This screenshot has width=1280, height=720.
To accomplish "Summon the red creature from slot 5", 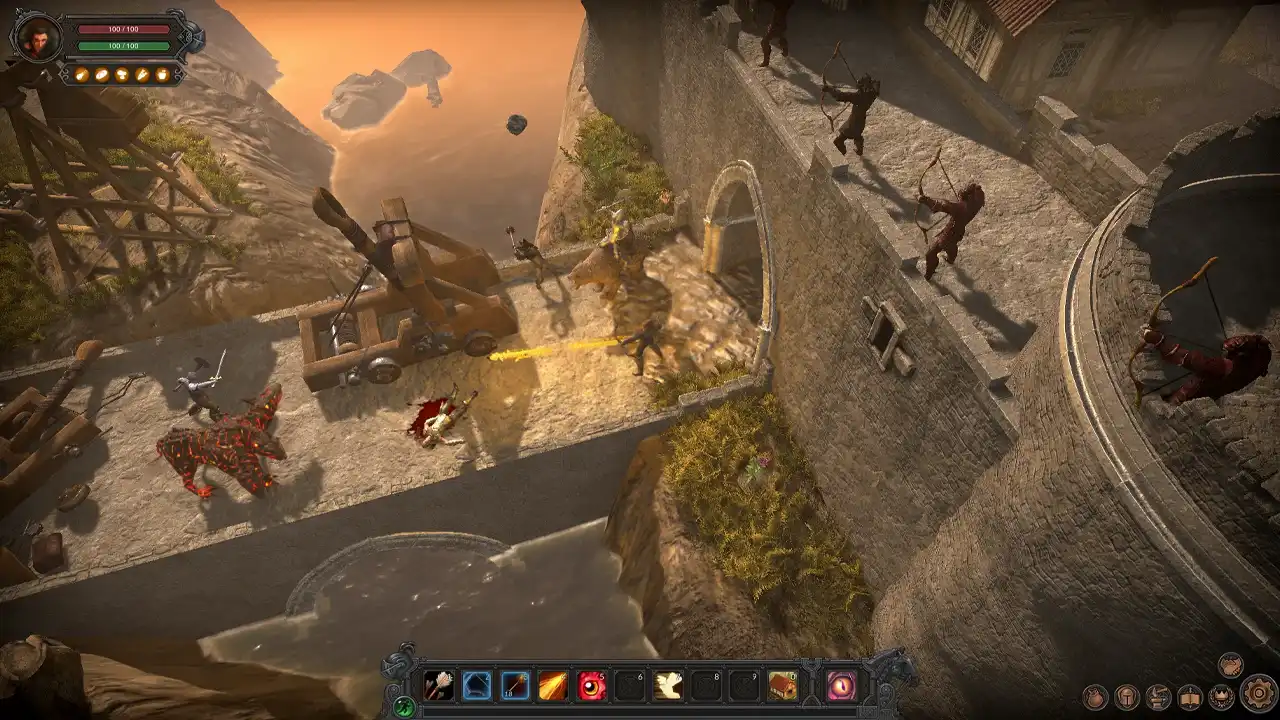I will tap(591, 685).
